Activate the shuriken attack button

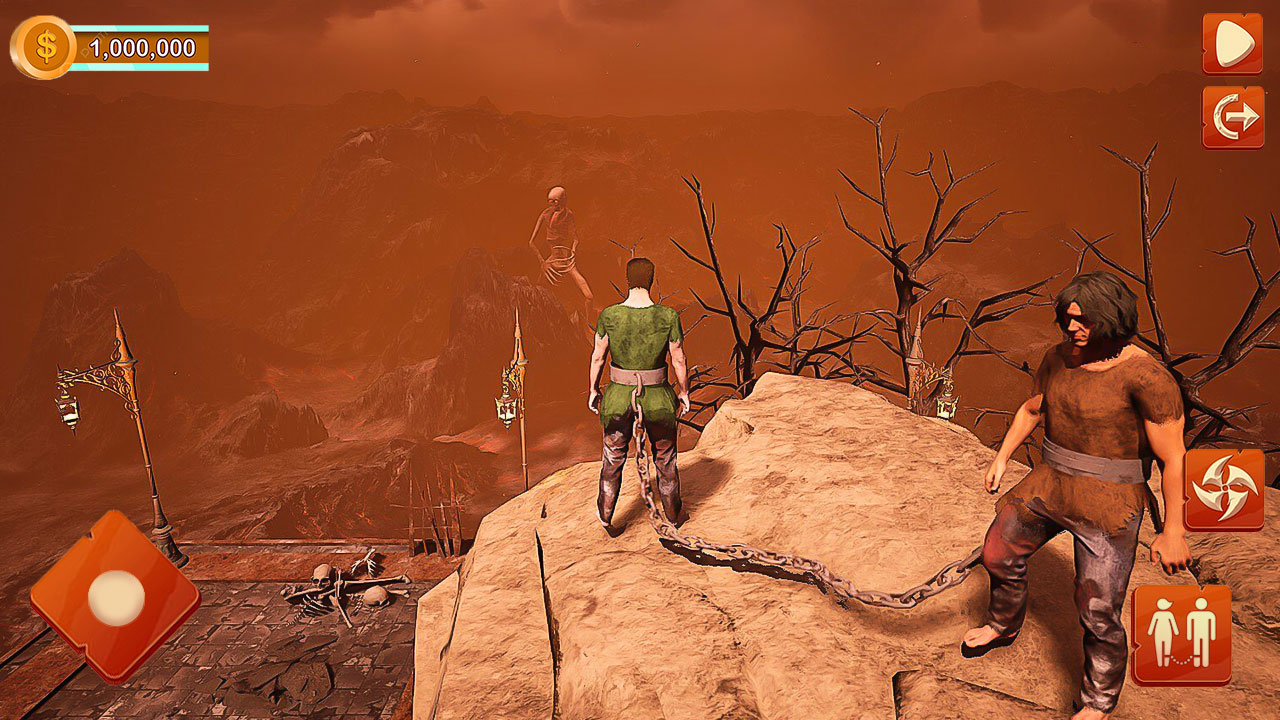coord(1223,489)
